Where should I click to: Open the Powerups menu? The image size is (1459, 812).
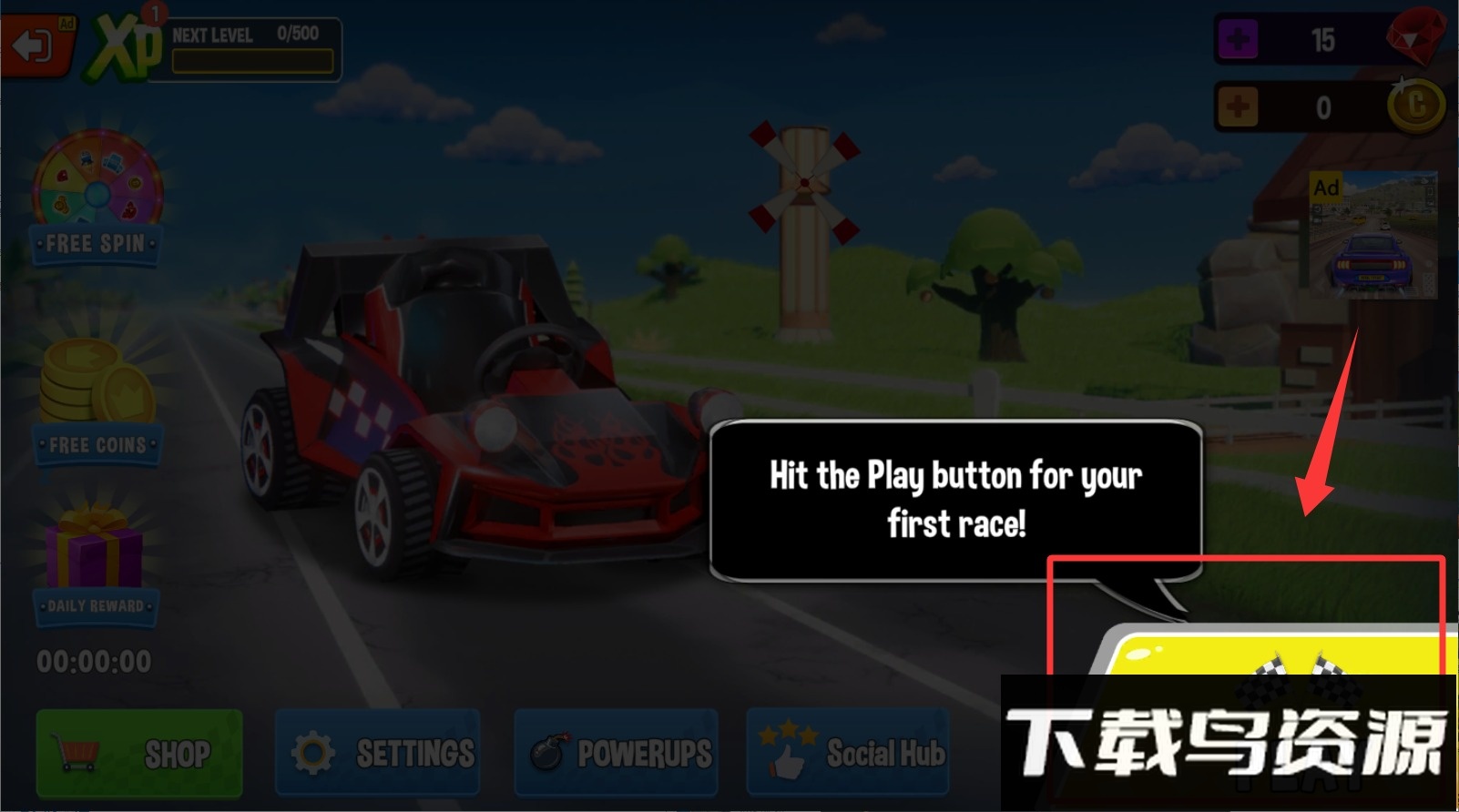(617, 753)
